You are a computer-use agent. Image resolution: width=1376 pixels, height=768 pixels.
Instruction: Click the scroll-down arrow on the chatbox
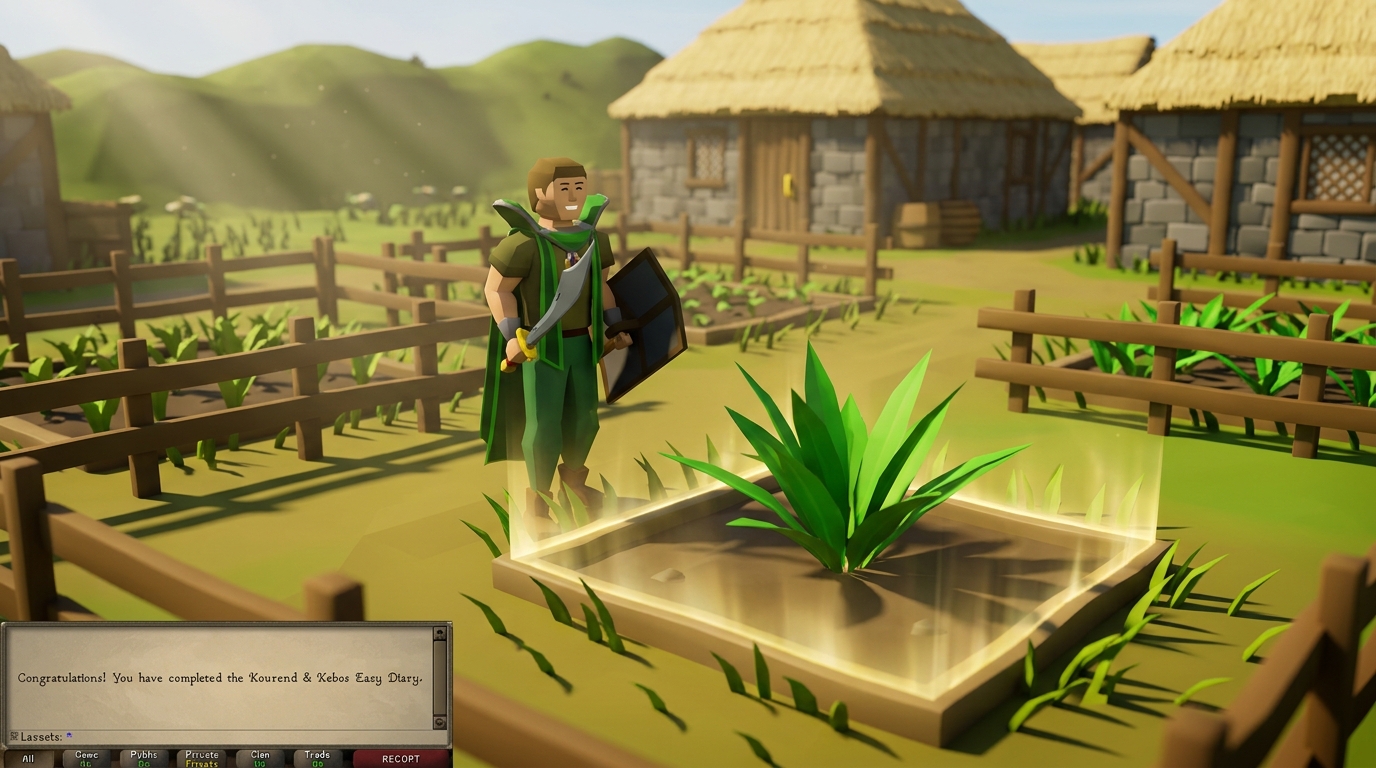click(439, 720)
